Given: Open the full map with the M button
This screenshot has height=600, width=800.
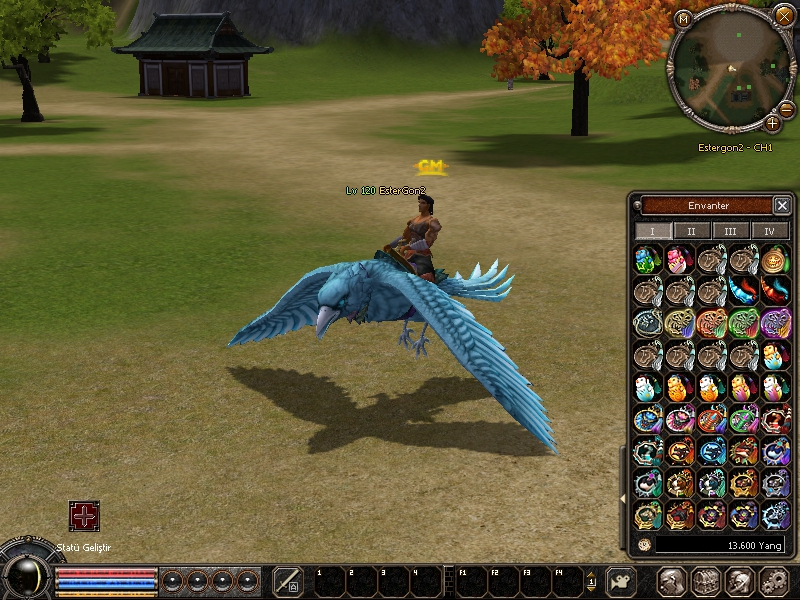Looking at the screenshot, I should tap(684, 18).
